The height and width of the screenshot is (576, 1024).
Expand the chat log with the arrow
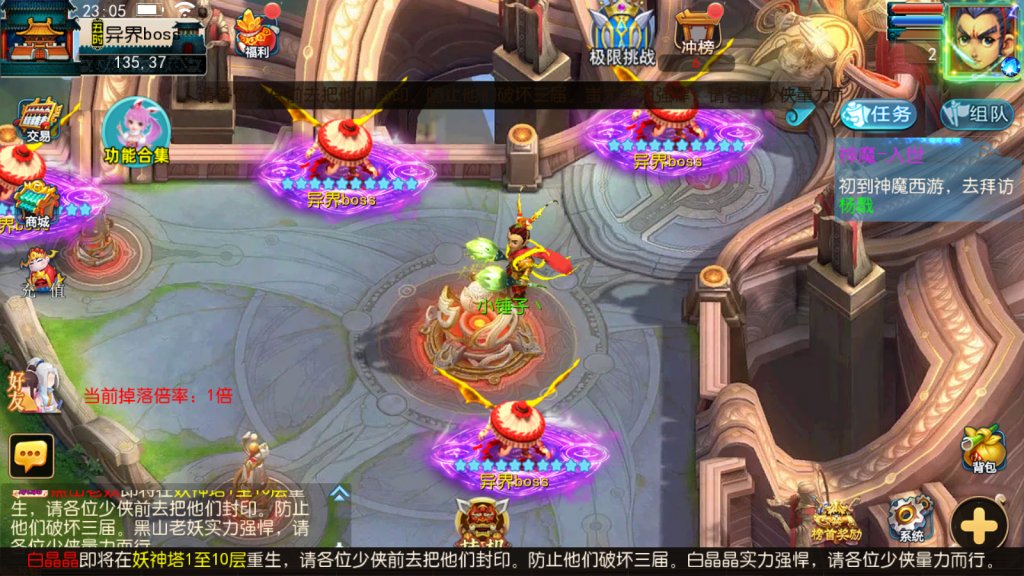[340, 493]
